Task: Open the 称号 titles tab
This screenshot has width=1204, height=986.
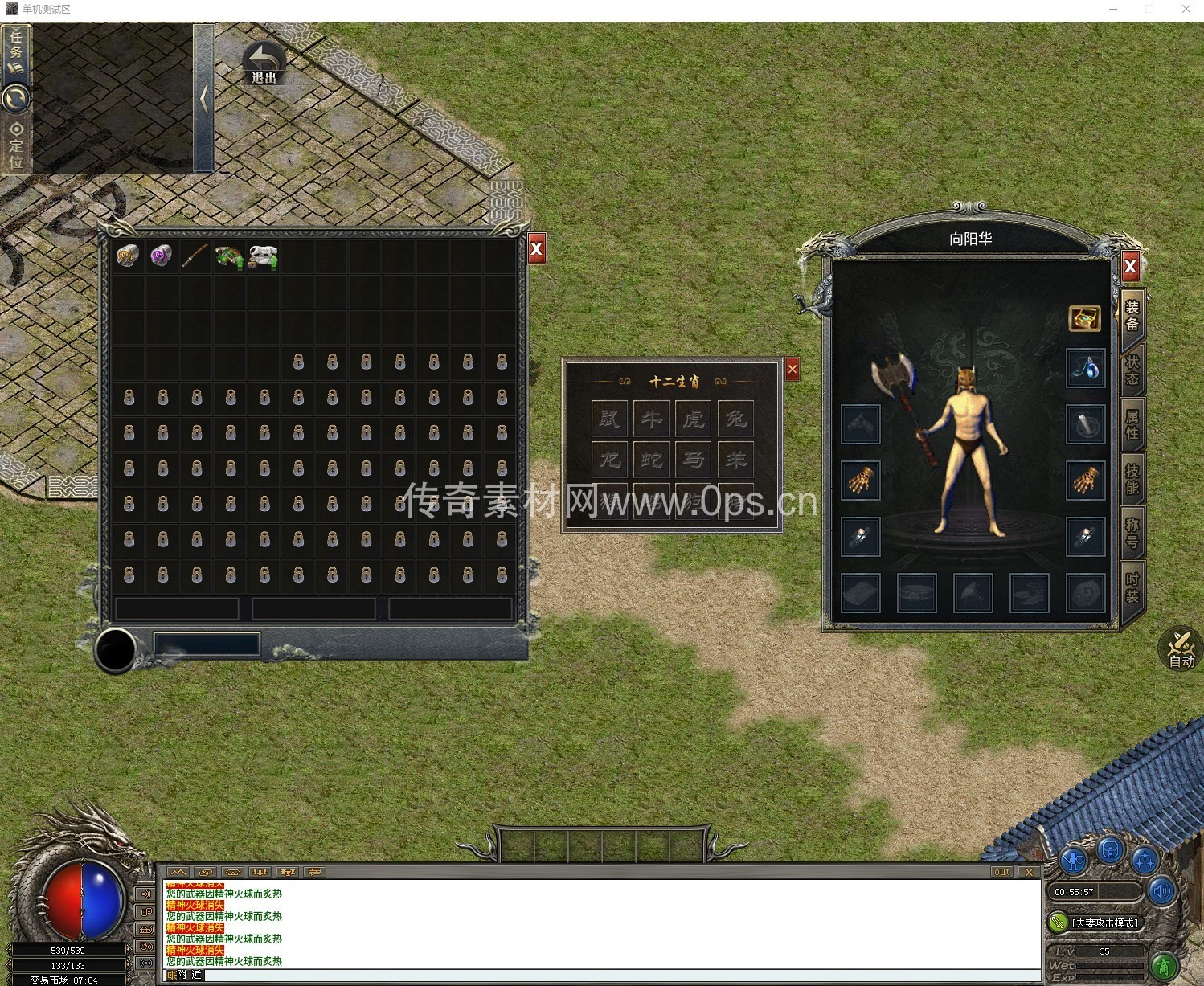Action: tap(1132, 533)
